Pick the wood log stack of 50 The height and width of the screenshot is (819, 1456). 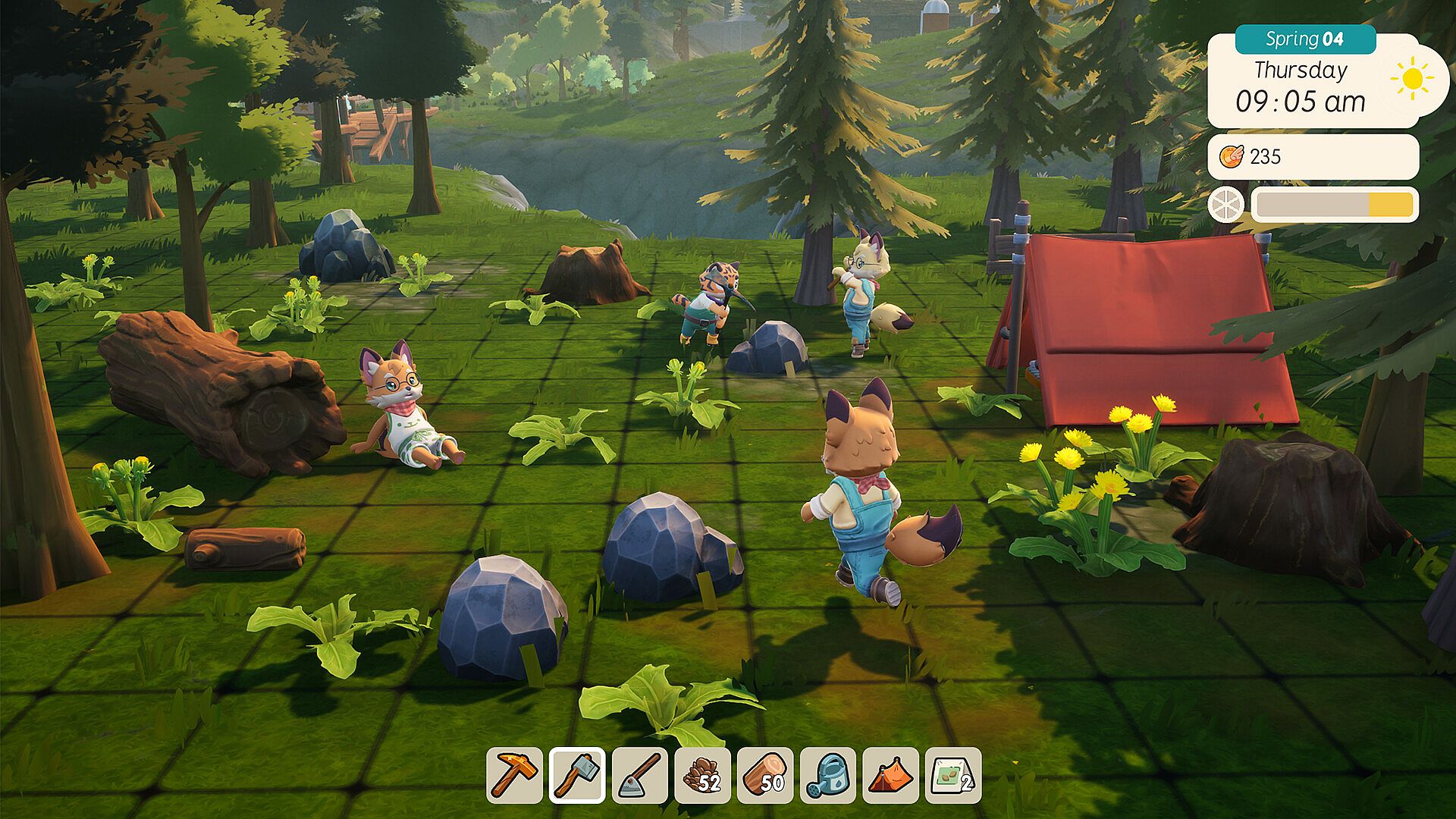pos(765,775)
